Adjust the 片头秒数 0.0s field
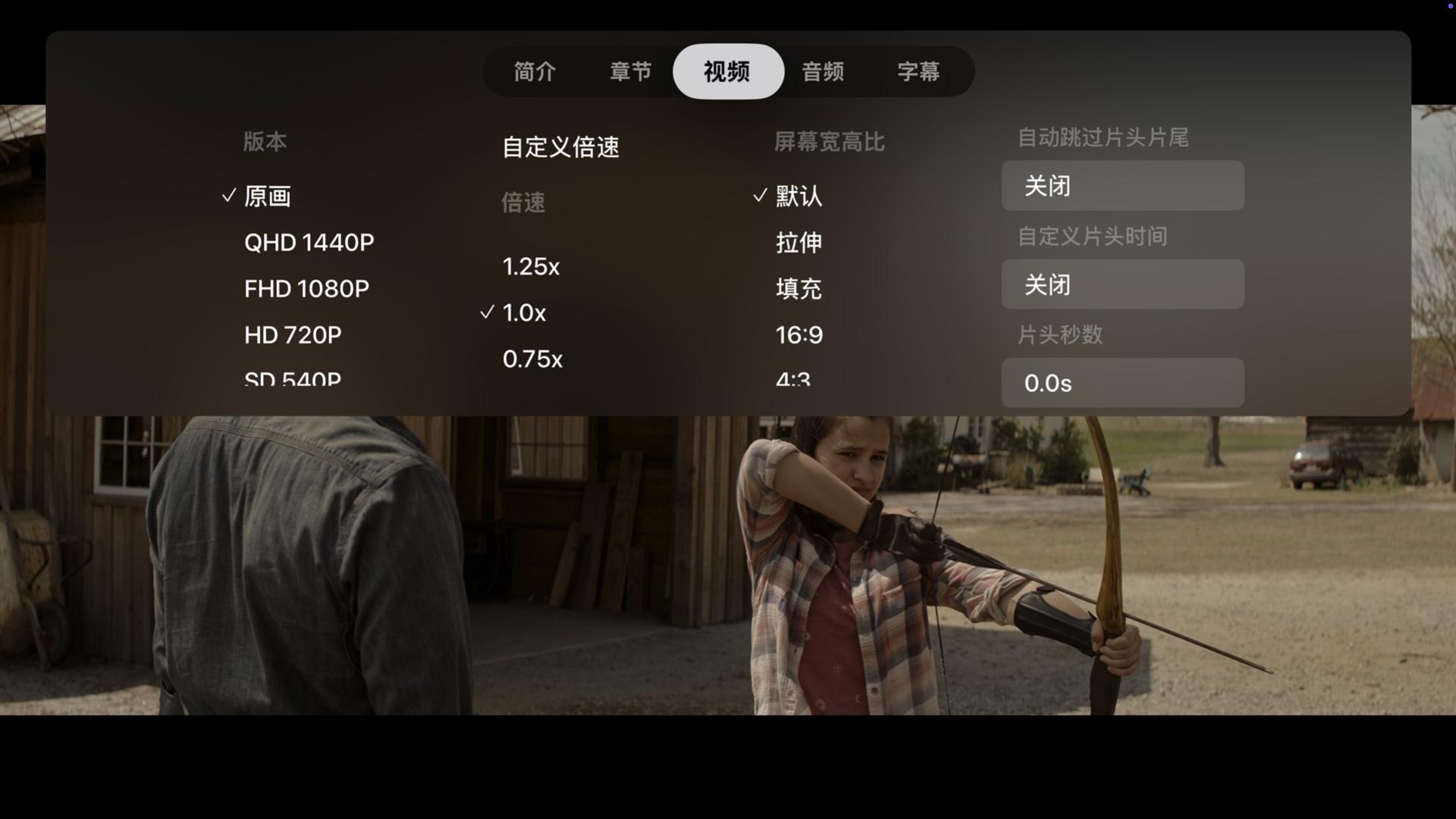The width and height of the screenshot is (1456, 819). [x=1122, y=383]
